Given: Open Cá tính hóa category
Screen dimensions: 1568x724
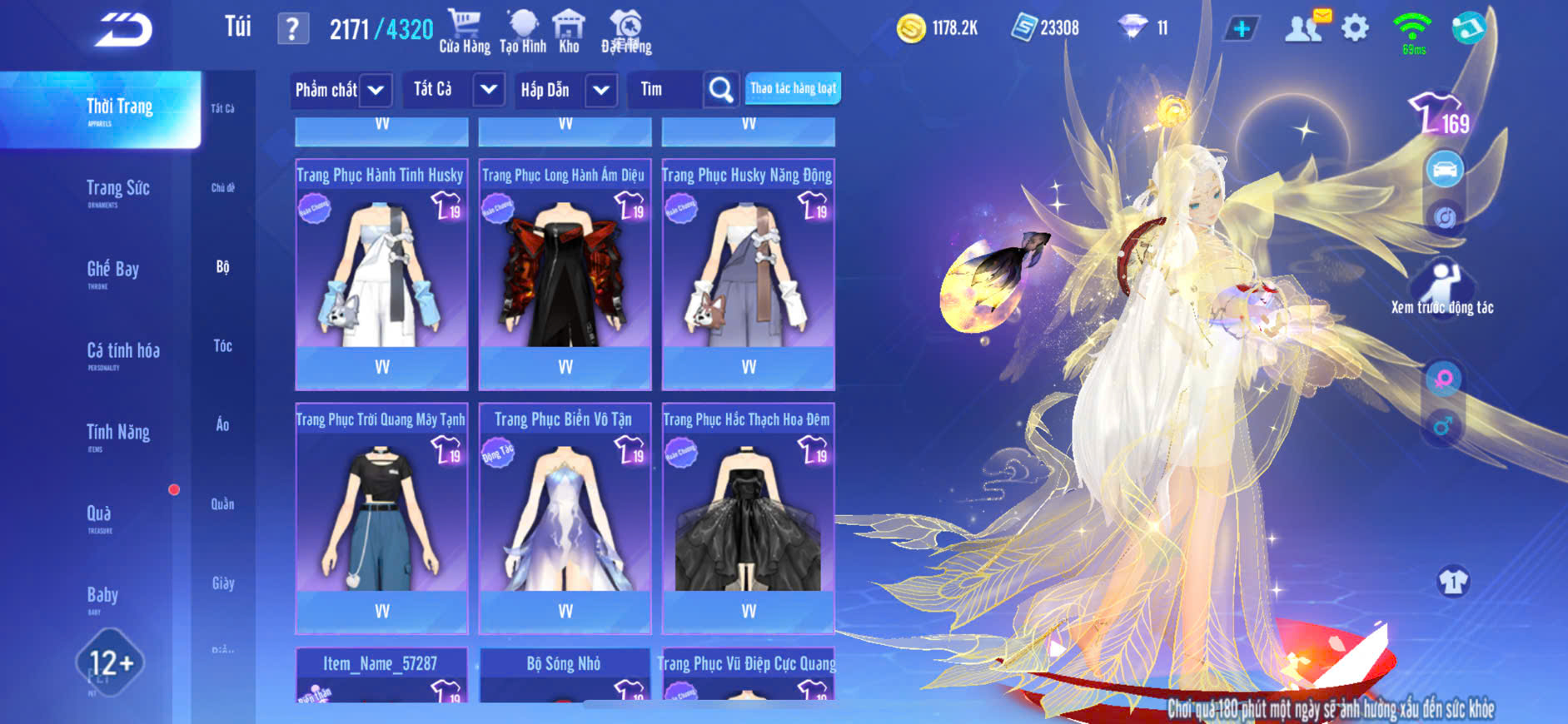Looking at the screenshot, I should click(122, 352).
